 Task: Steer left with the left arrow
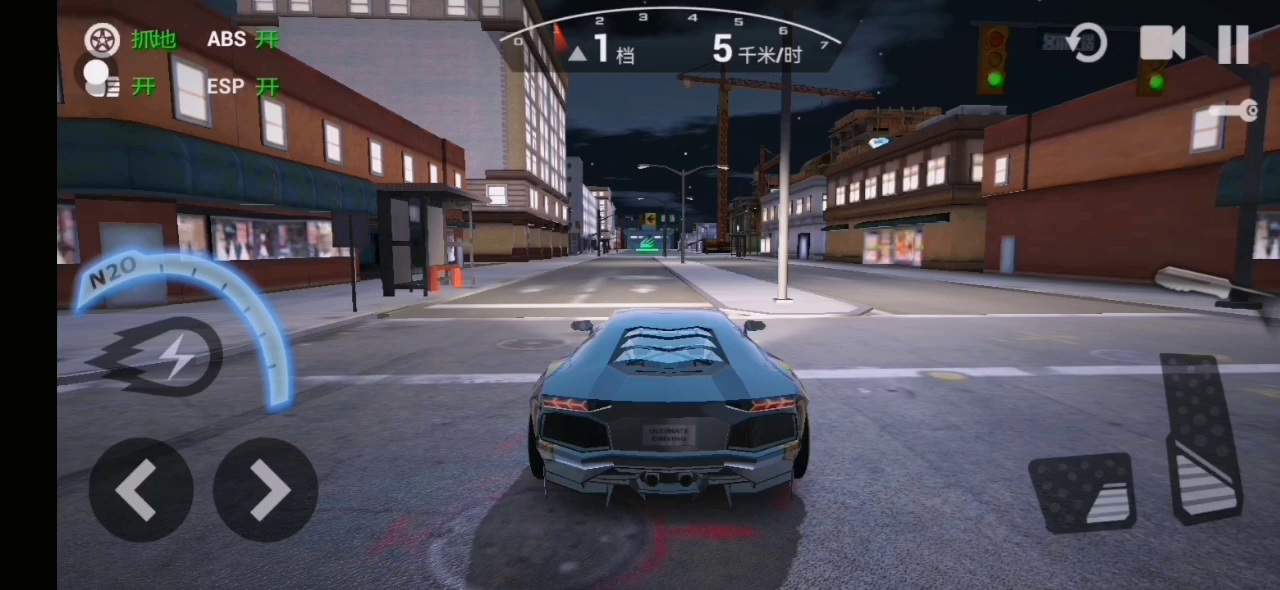pyautogui.click(x=140, y=490)
